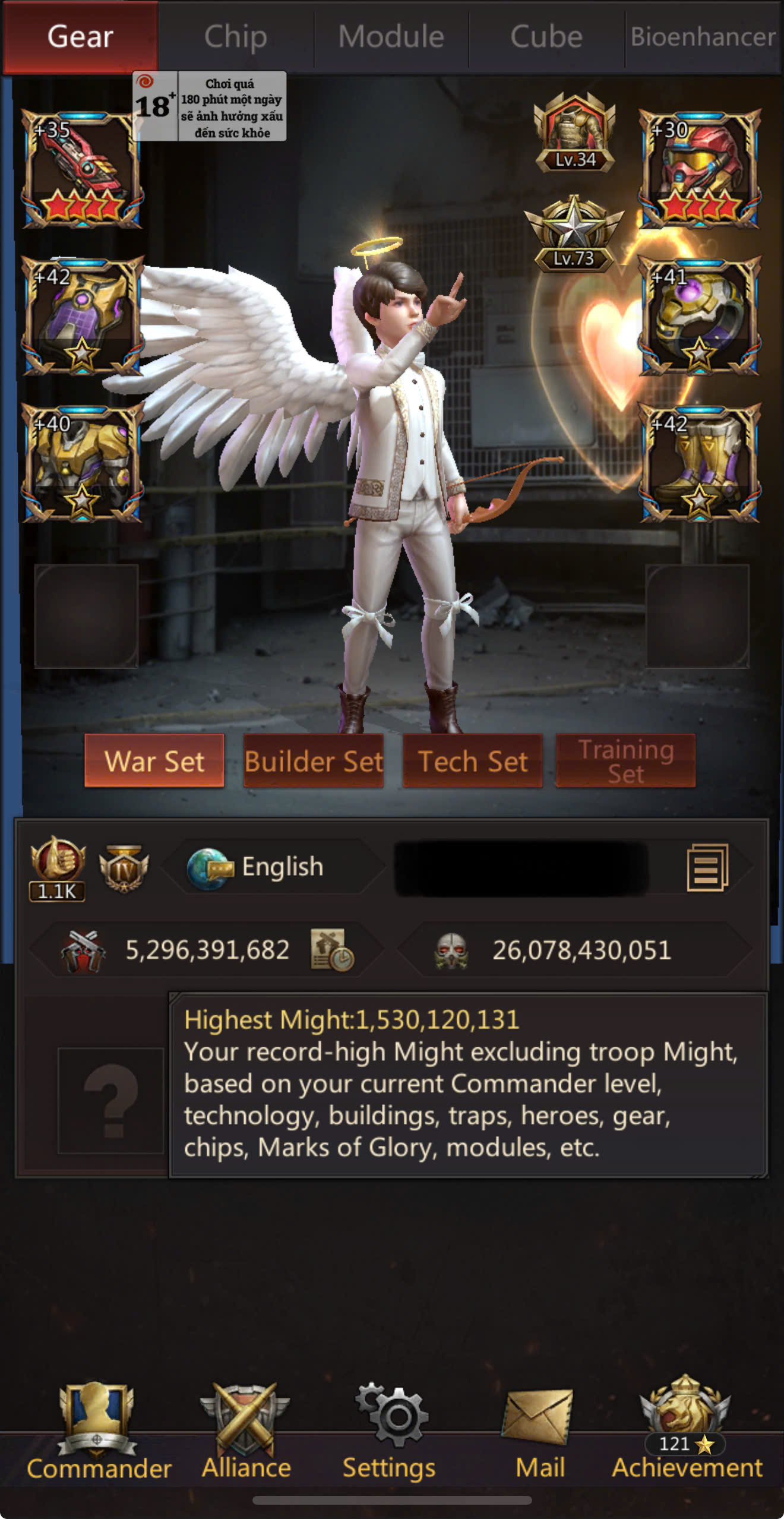The image size is (784, 1519).
Task: Inspect the +41 gold ring gear slot
Action: tap(699, 317)
